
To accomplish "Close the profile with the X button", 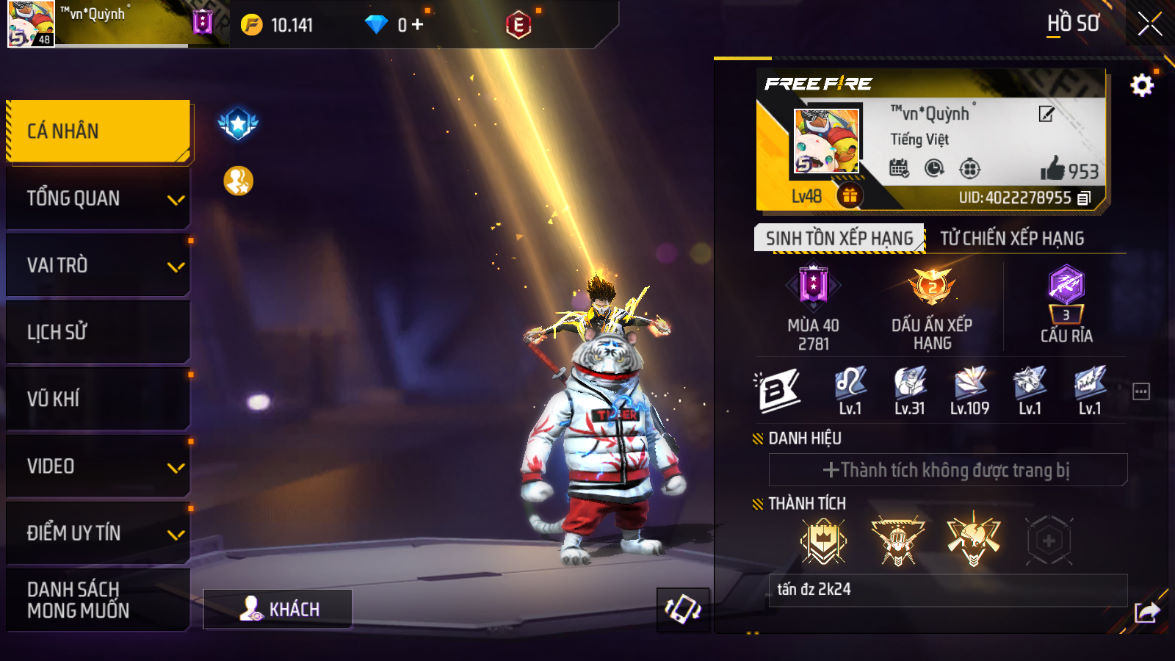I will coord(1149,24).
